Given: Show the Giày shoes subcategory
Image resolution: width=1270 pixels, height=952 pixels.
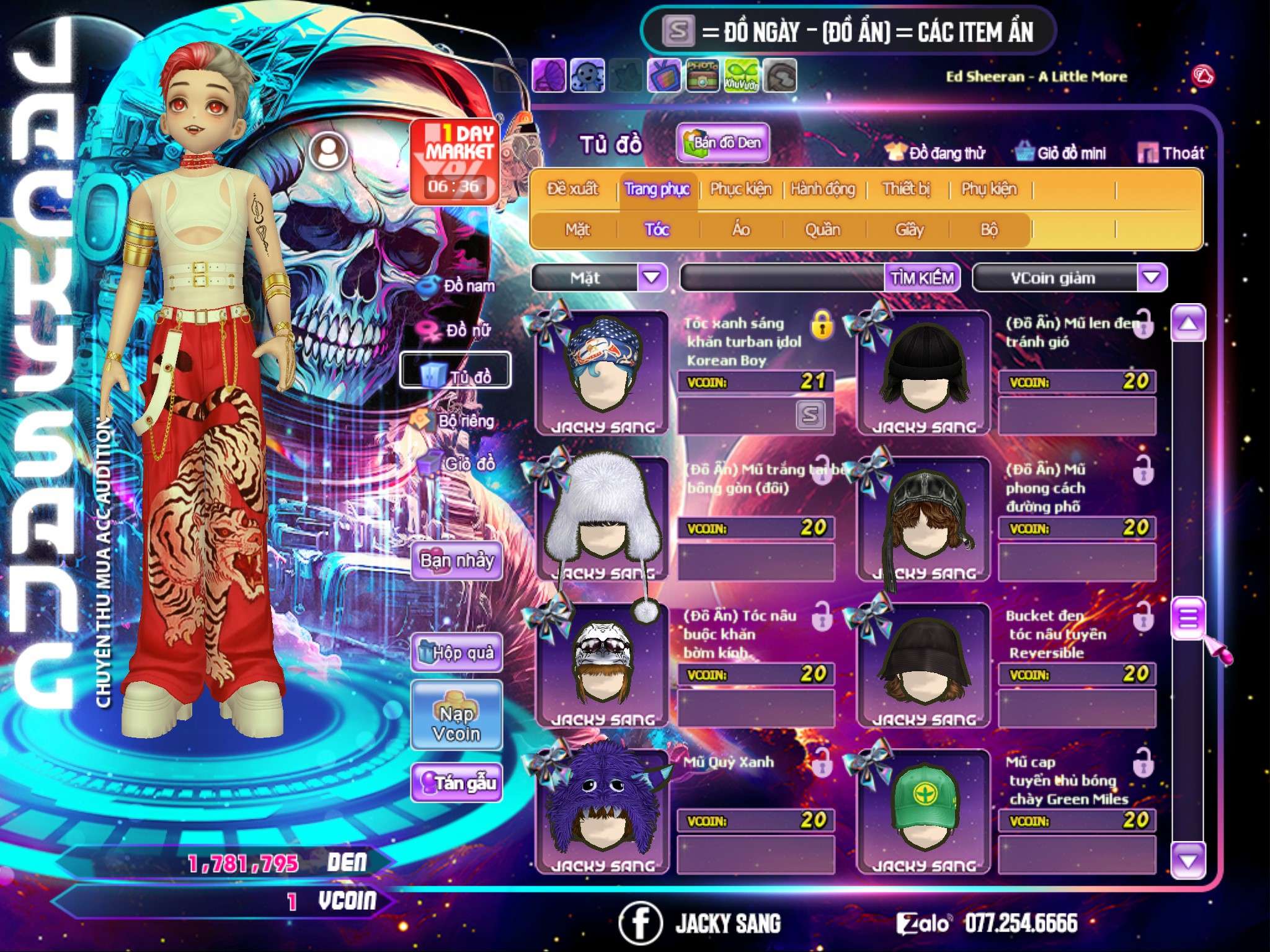Looking at the screenshot, I should point(909,229).
